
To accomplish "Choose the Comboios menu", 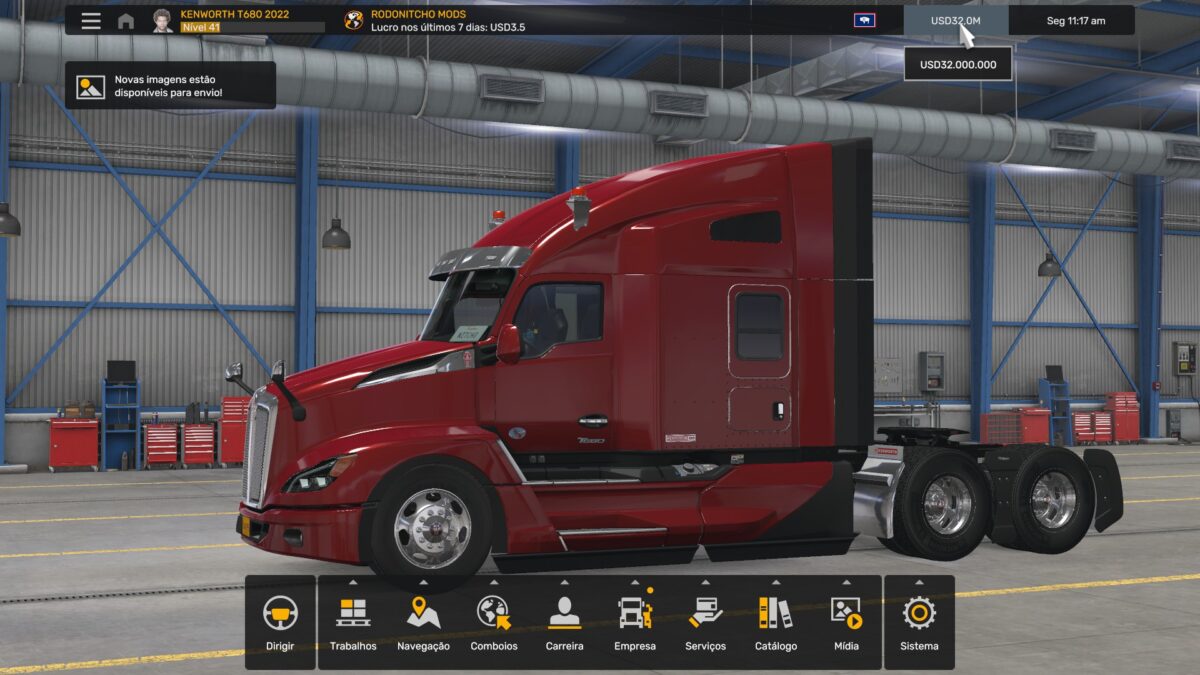I will pos(494,622).
